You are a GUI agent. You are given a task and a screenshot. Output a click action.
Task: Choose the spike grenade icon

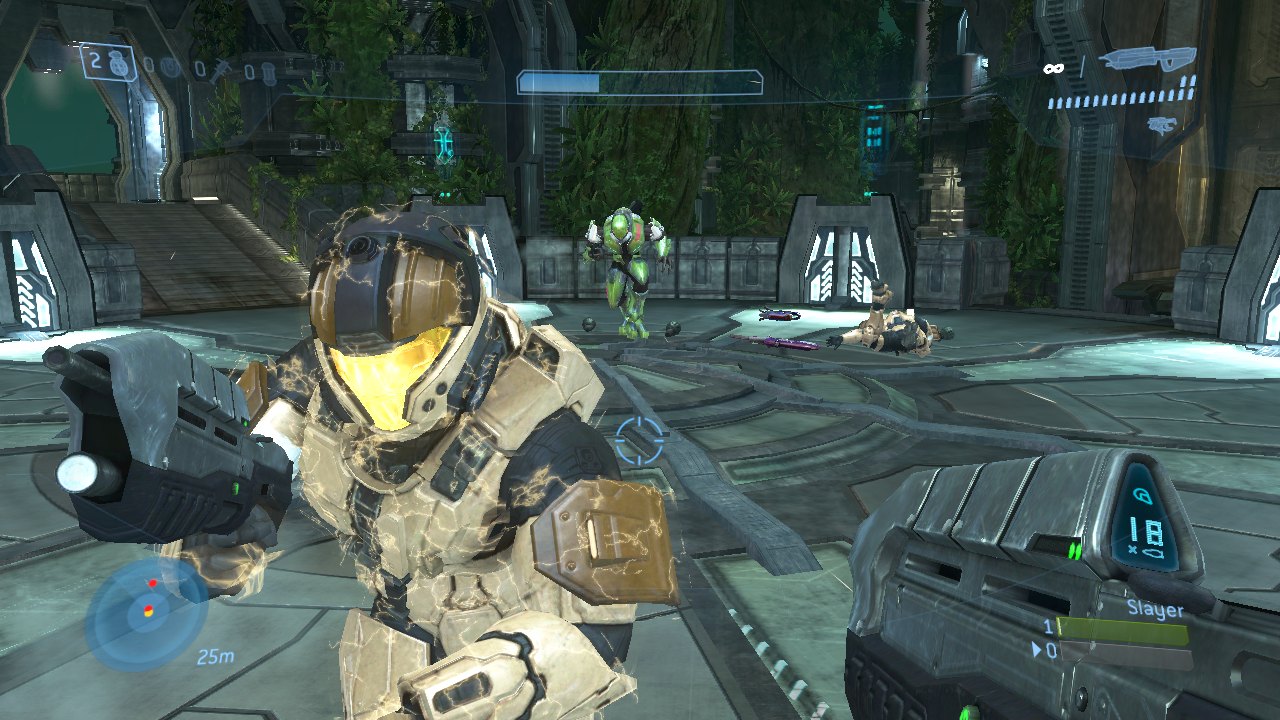[x=224, y=69]
